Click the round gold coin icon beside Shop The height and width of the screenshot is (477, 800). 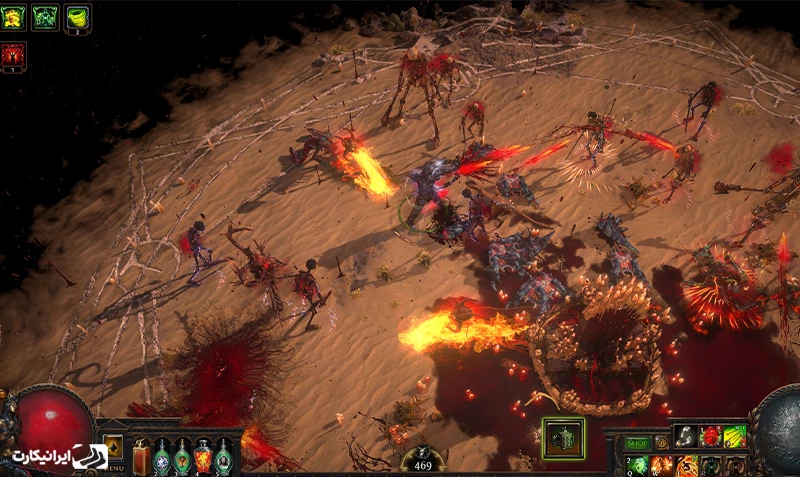pos(660,442)
